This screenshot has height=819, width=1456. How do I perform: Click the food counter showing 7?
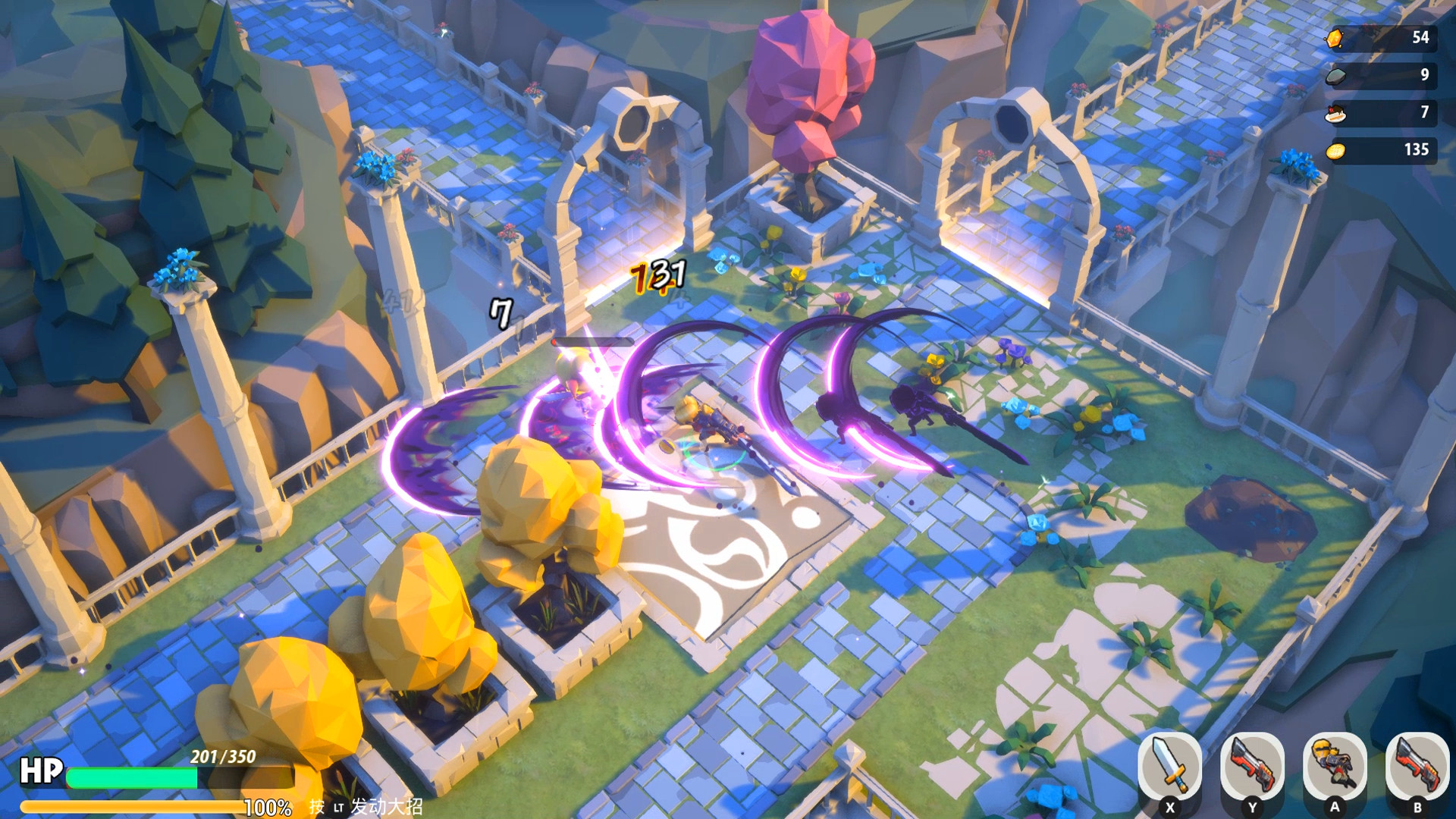pyautogui.click(x=1423, y=112)
